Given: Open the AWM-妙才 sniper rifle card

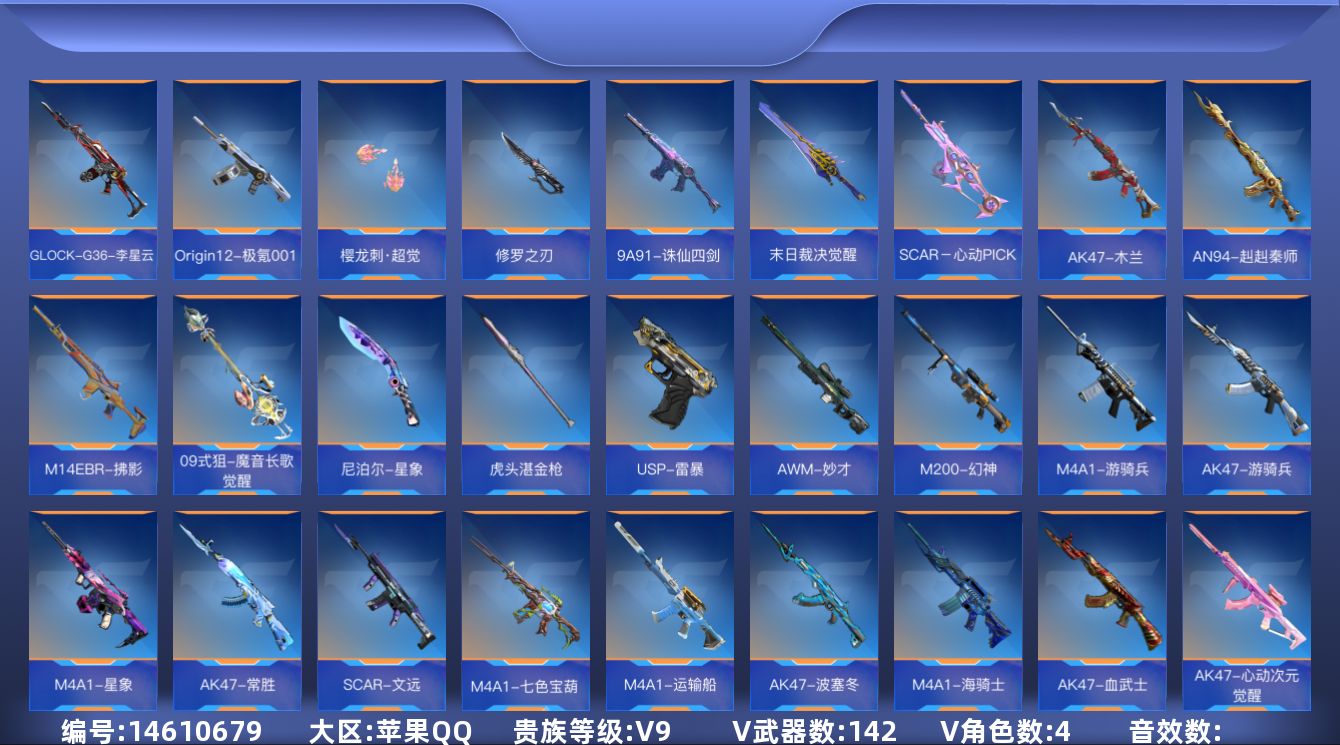Looking at the screenshot, I should point(814,393).
